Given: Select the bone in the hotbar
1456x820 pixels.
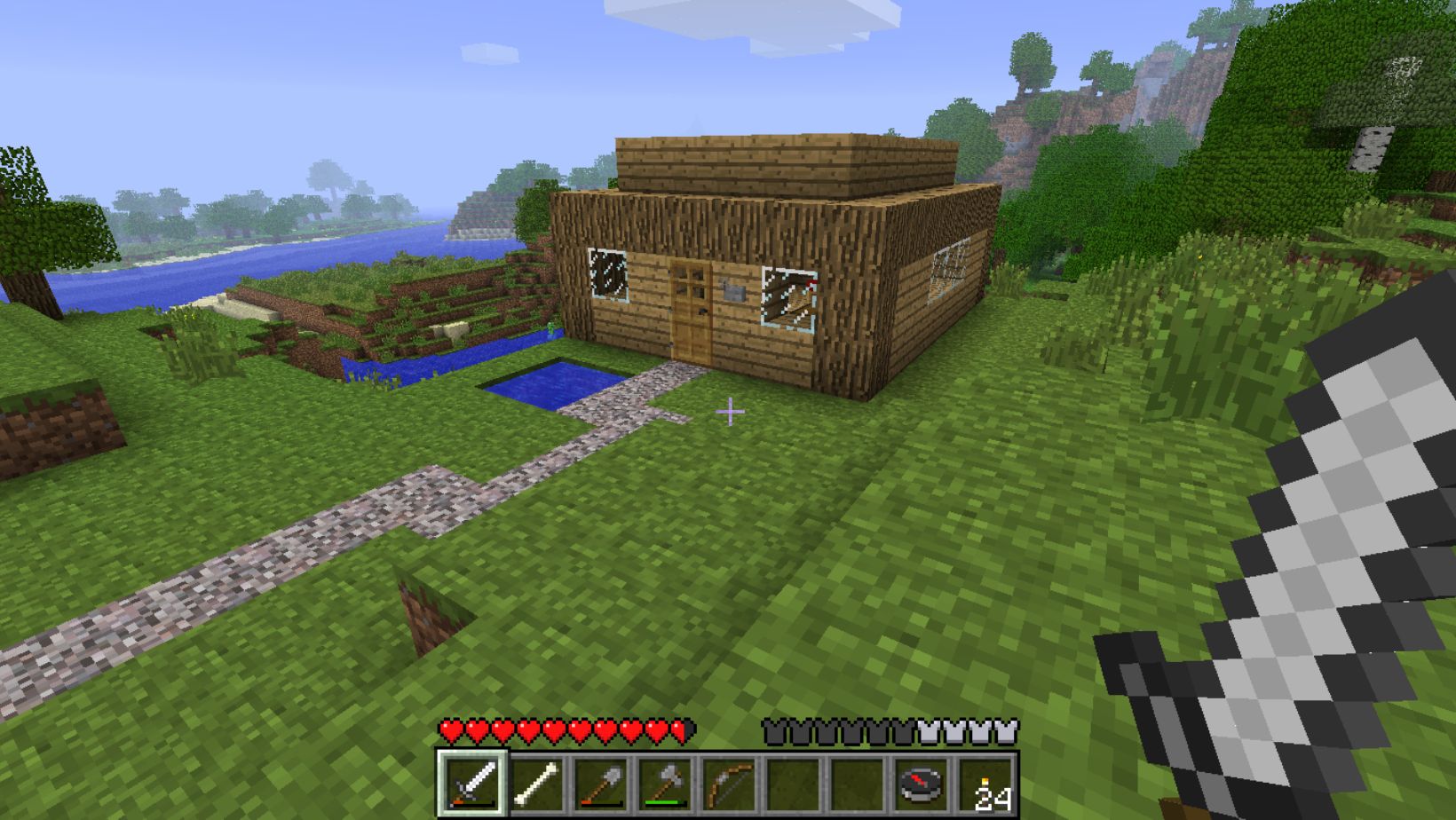Looking at the screenshot, I should pyautogui.click(x=537, y=784).
